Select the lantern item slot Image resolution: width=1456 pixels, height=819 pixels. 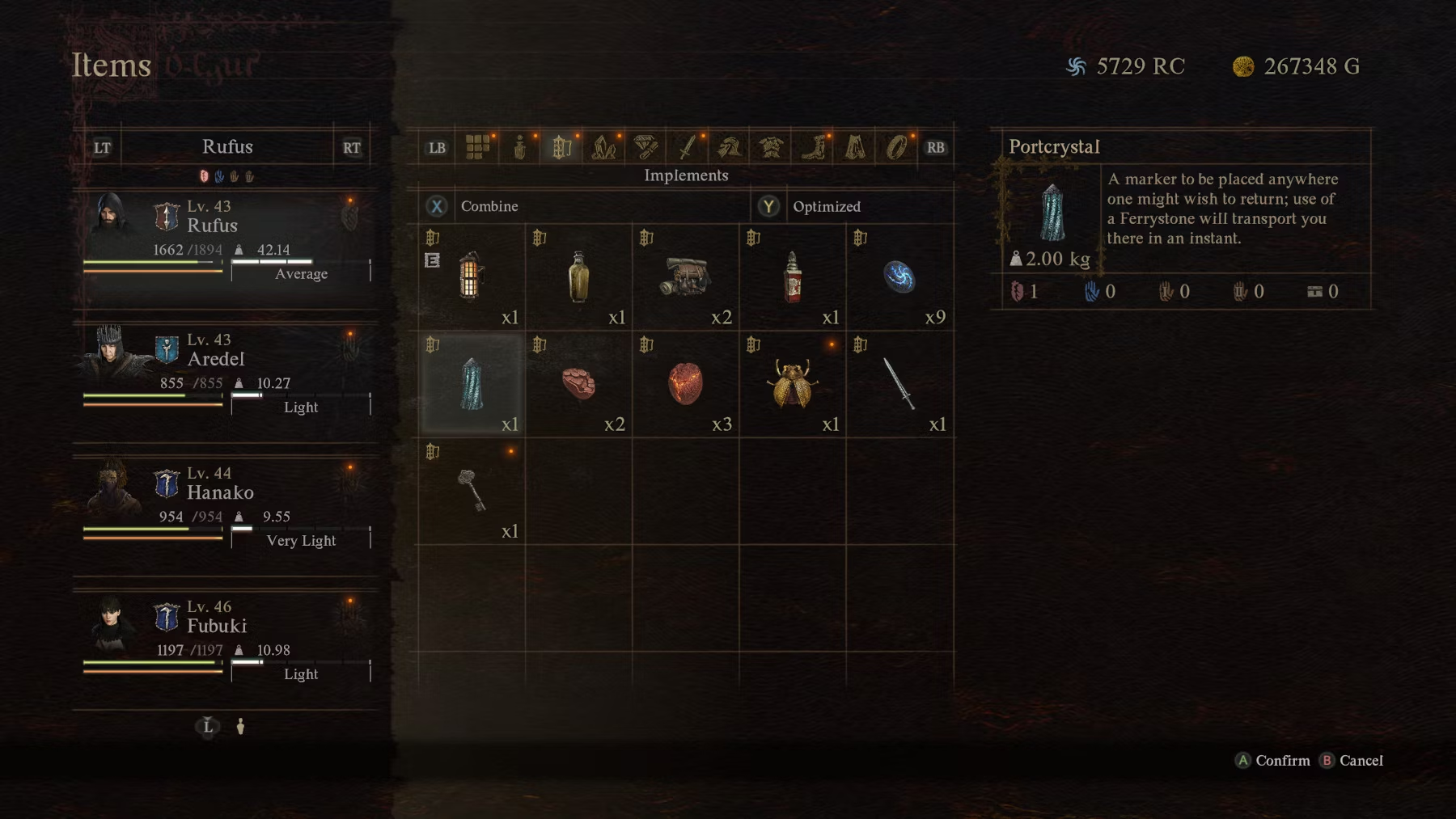[x=472, y=277]
